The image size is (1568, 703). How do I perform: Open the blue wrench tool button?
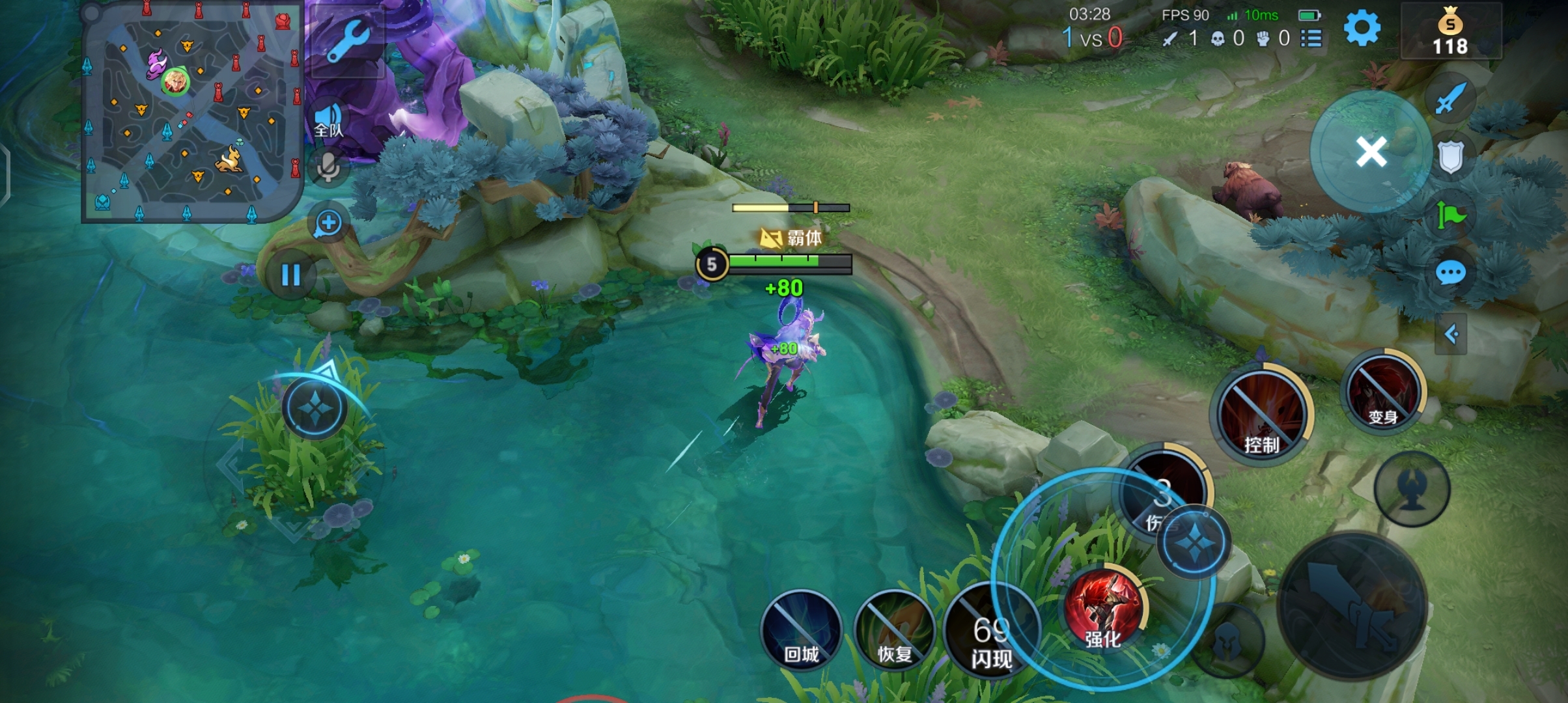point(346,40)
